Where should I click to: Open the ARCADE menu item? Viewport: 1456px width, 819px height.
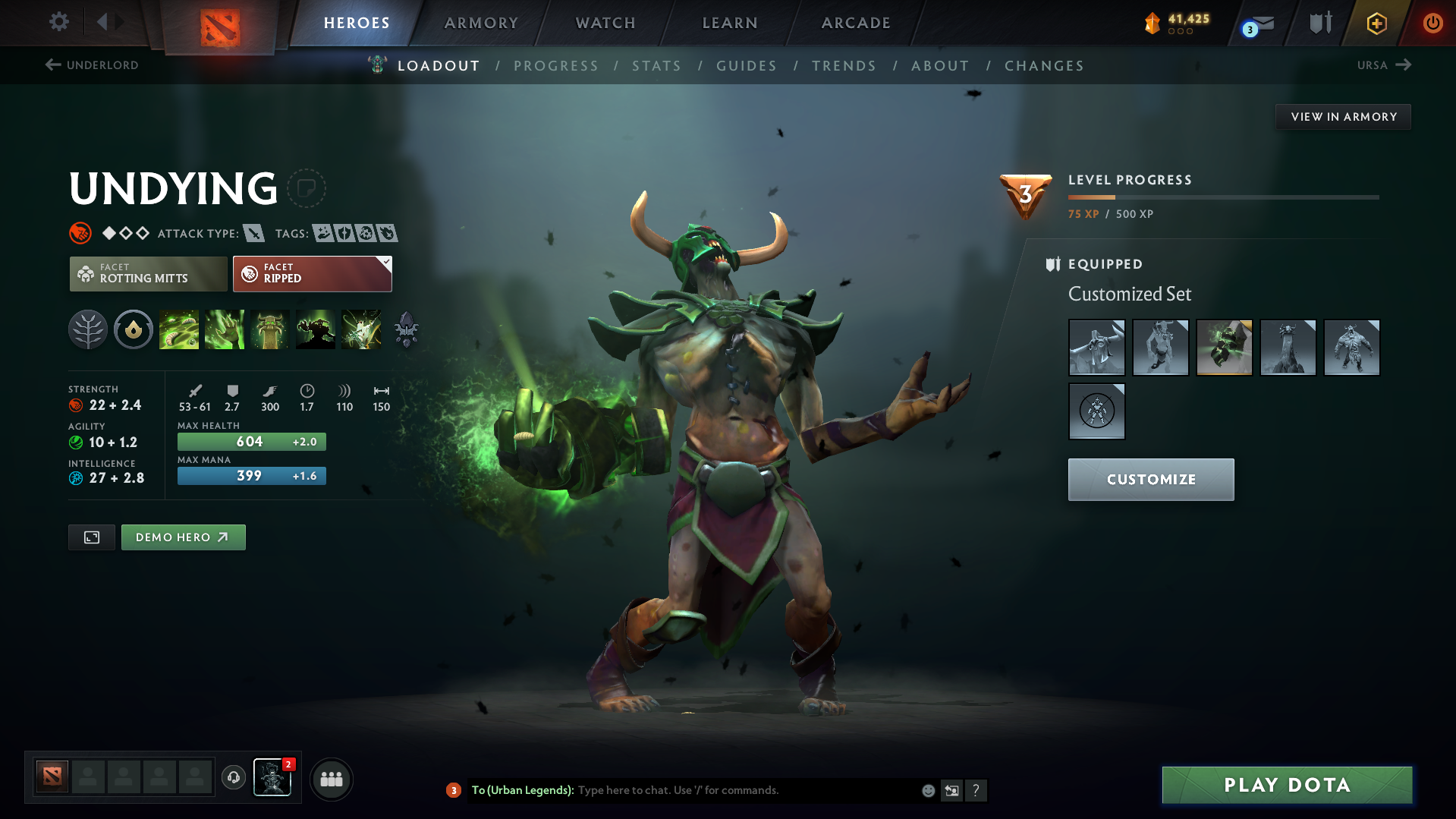pyautogui.click(x=855, y=23)
